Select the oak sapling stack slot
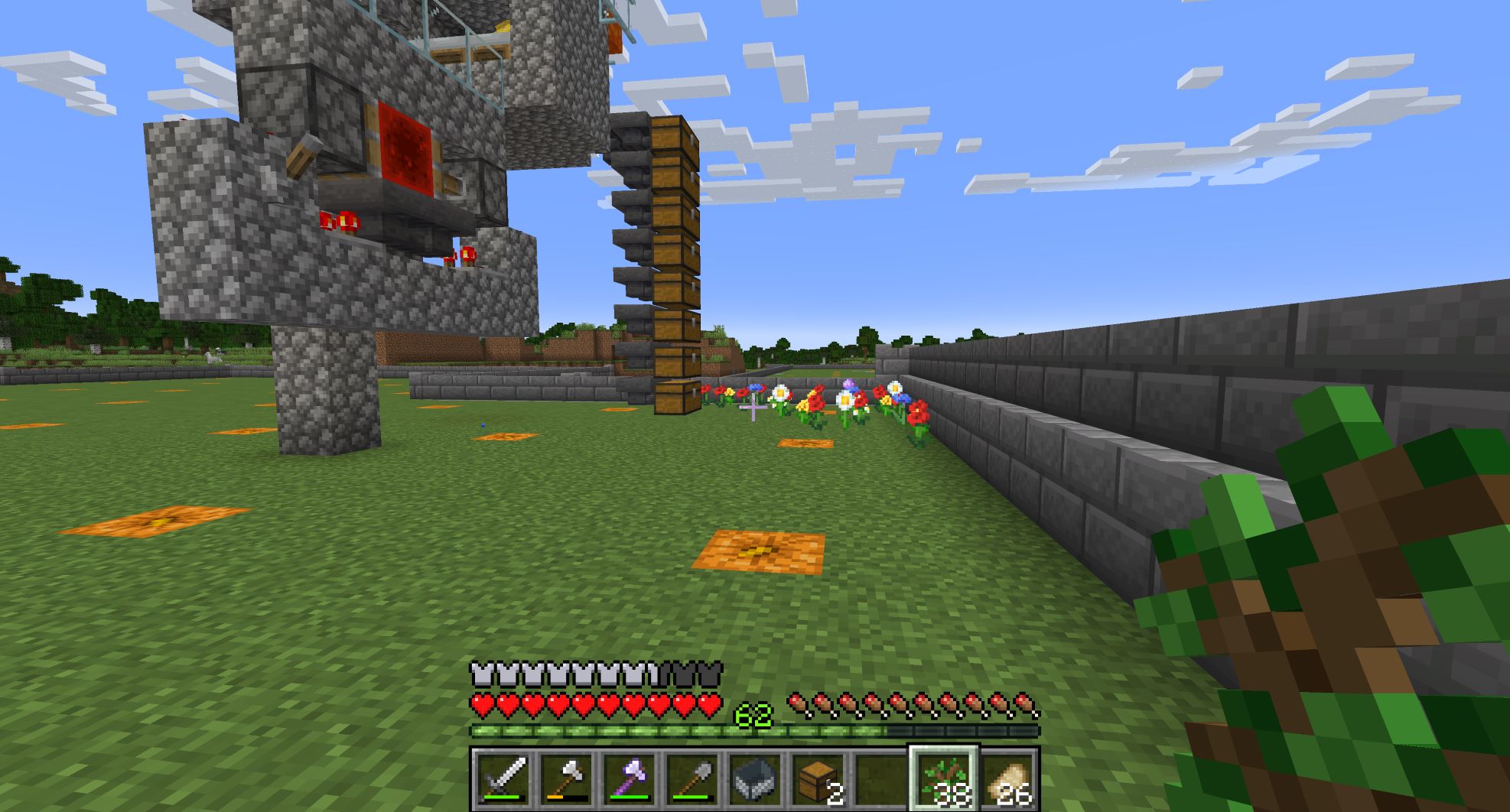Viewport: 1510px width, 812px height. 943,778
